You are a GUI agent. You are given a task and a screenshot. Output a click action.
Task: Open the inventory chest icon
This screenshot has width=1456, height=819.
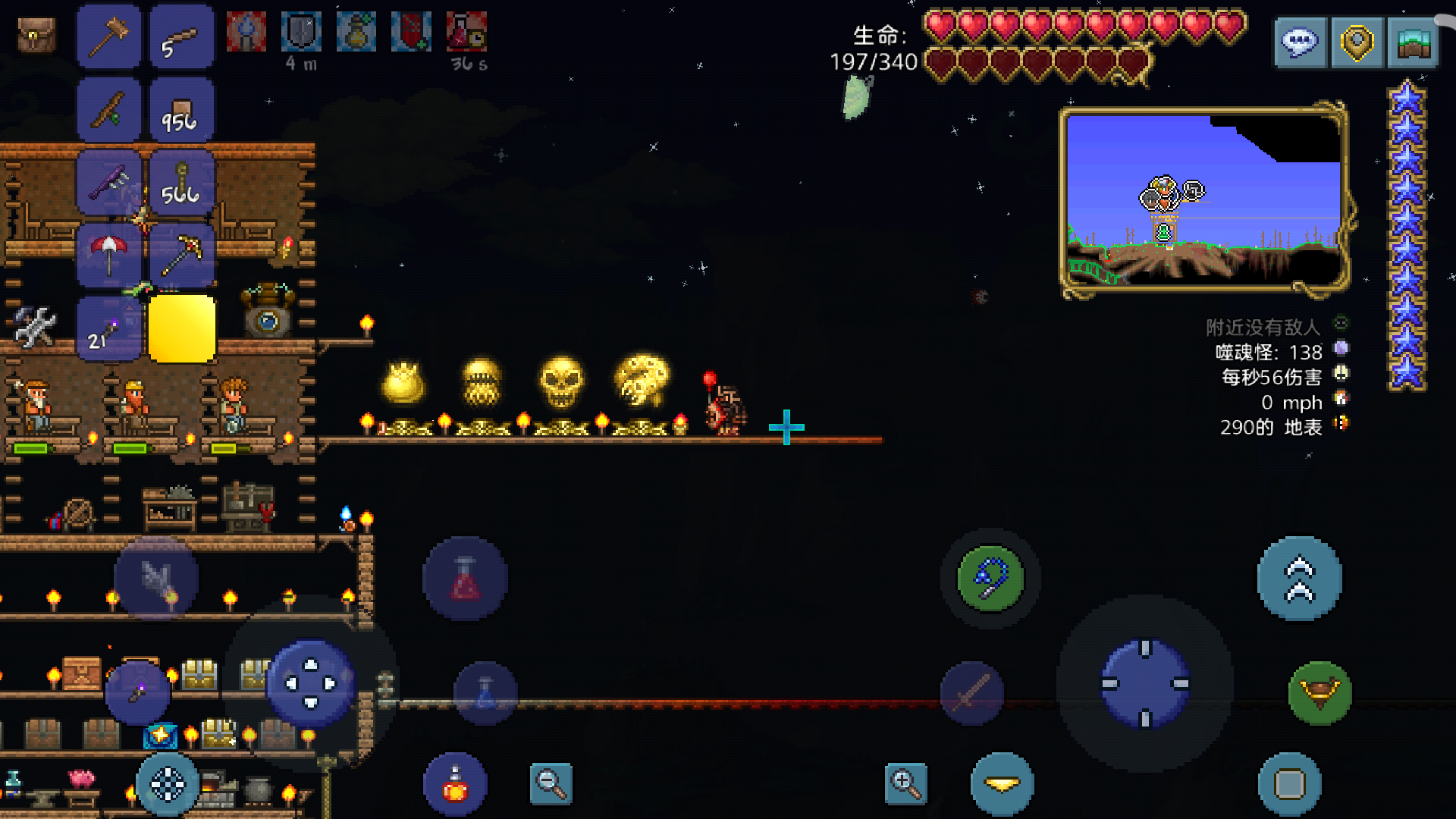[x=36, y=35]
